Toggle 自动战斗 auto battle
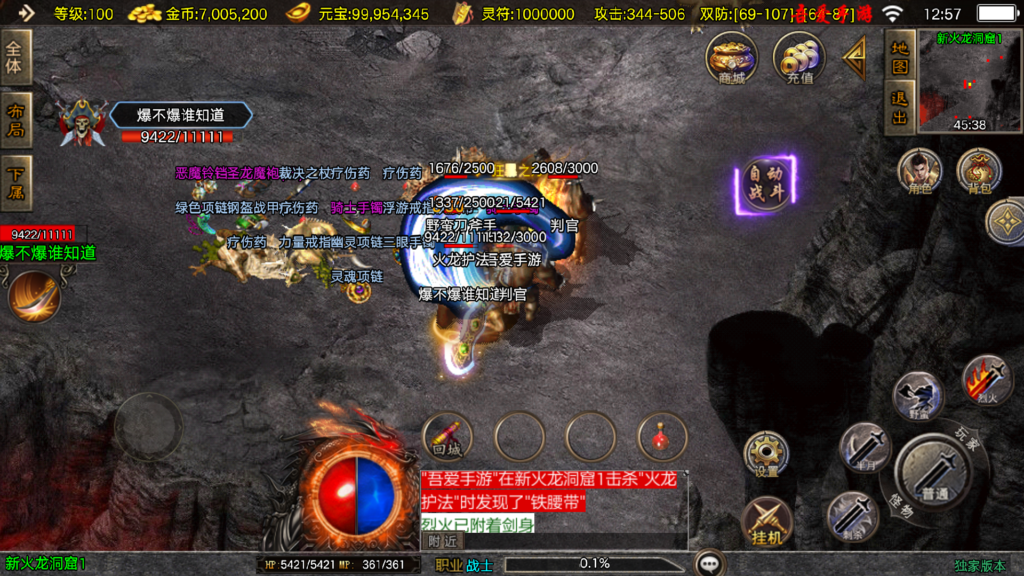 767,184
